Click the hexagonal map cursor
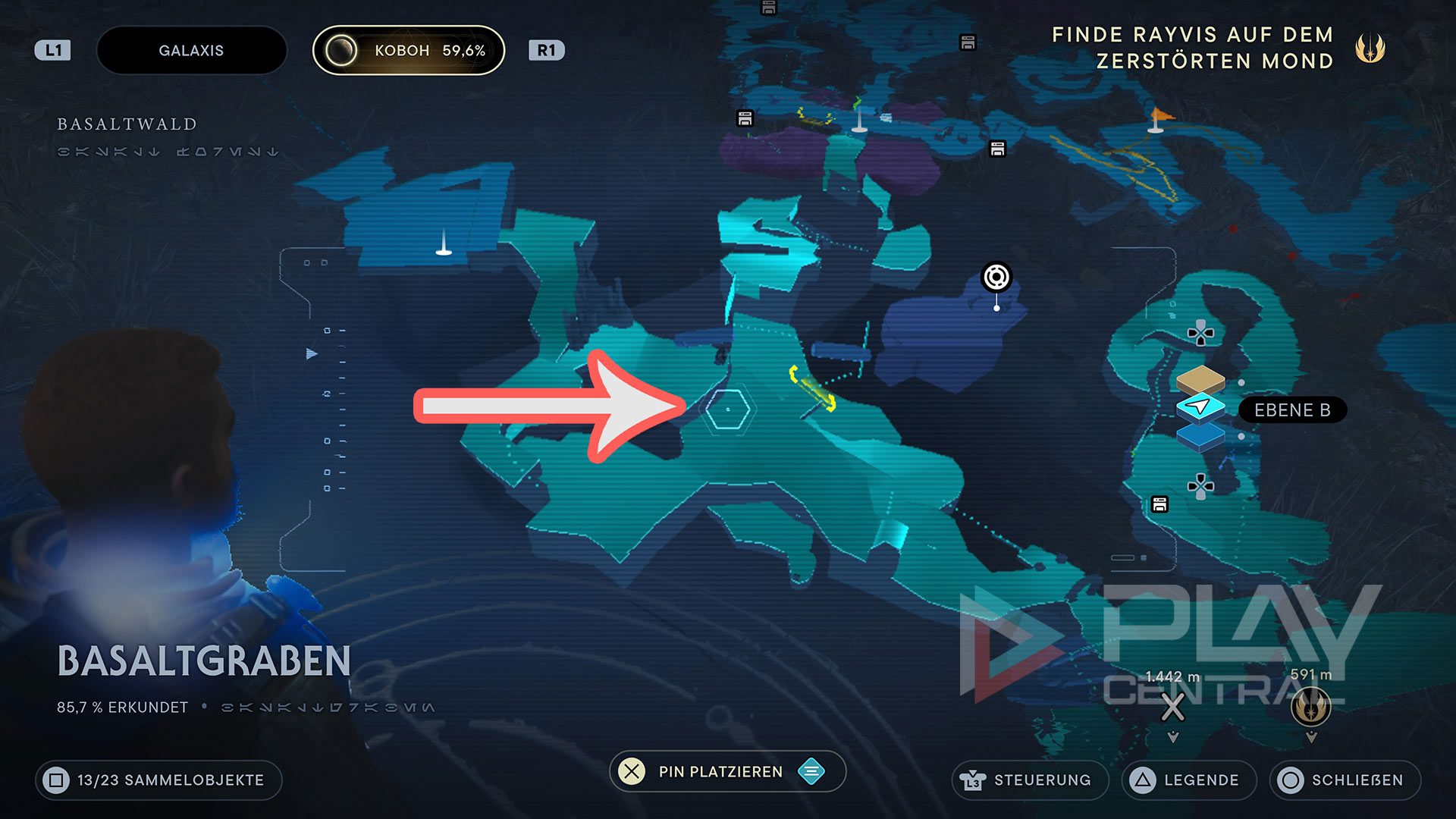1456x819 pixels. 727,409
